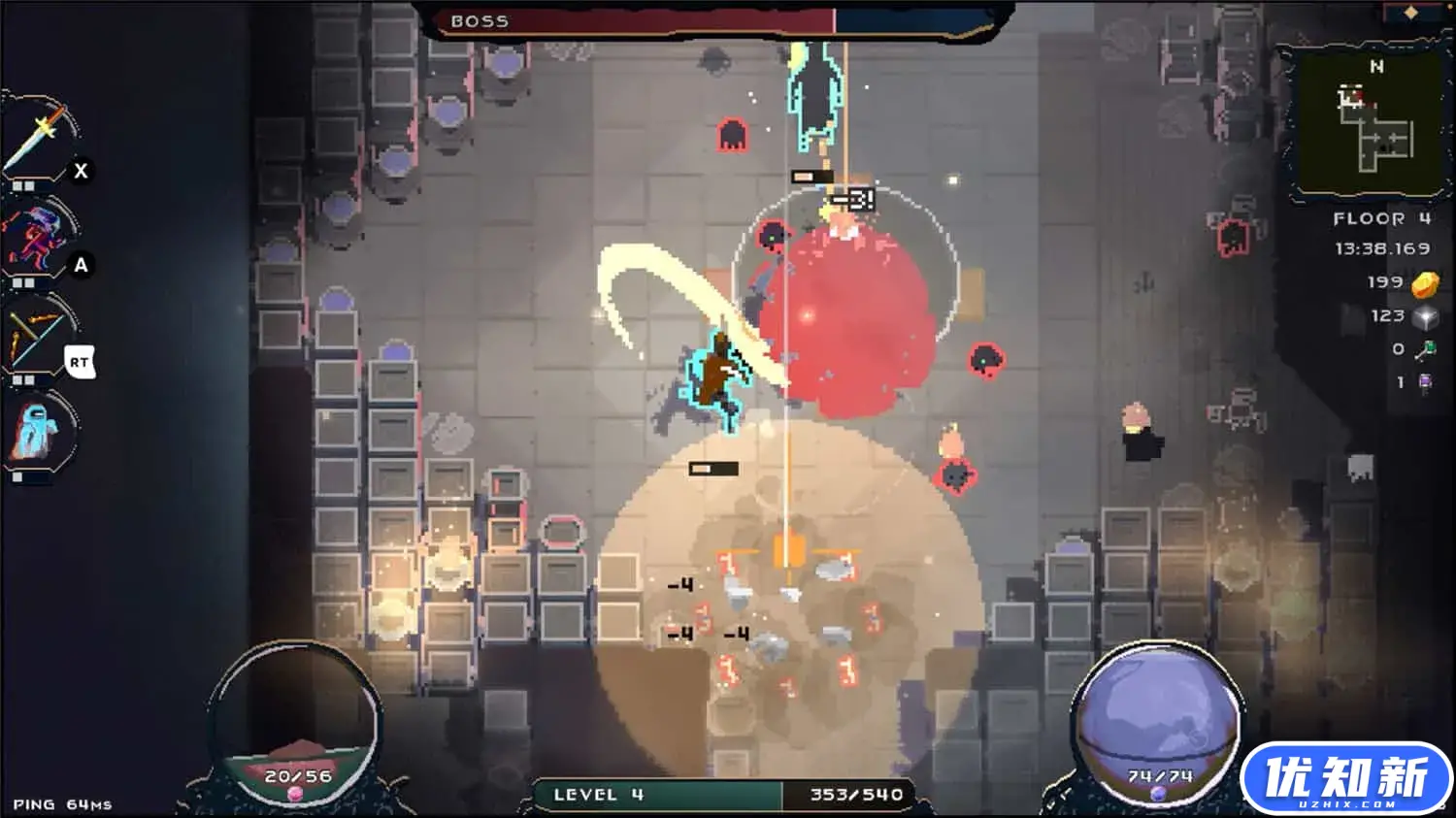1456x818 pixels.
Task: Select the sword weapon icon
Action: tap(39, 138)
